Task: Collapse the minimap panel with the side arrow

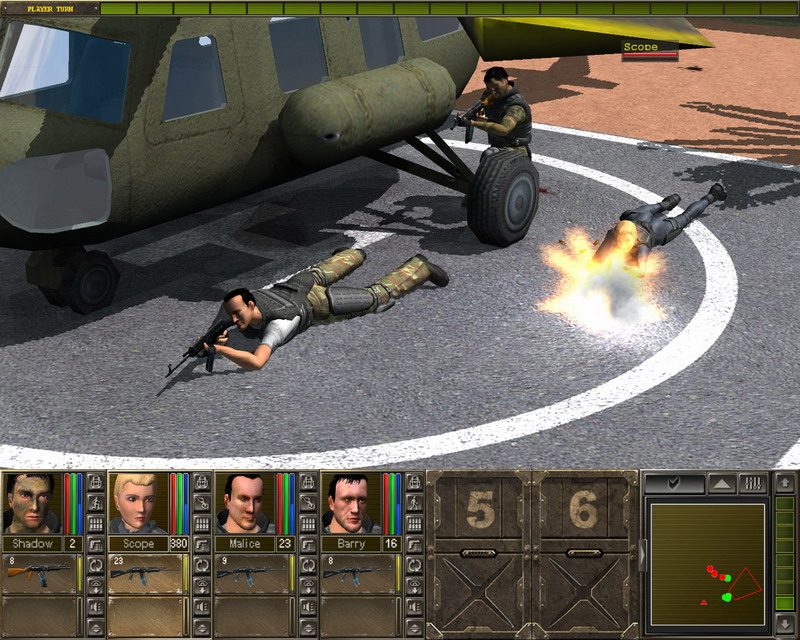Action: 642,554
